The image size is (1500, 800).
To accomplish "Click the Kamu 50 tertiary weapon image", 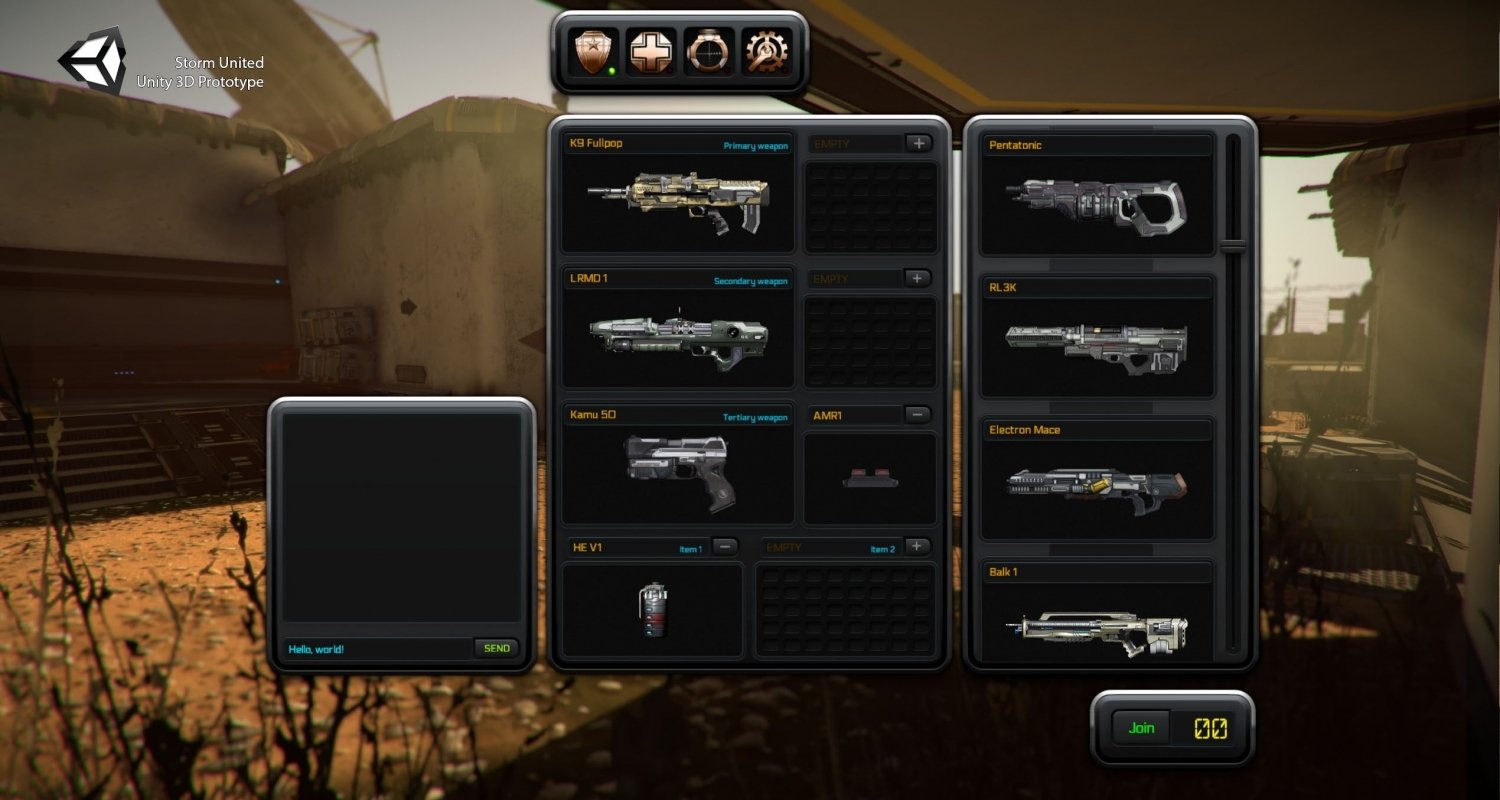I will (x=678, y=472).
